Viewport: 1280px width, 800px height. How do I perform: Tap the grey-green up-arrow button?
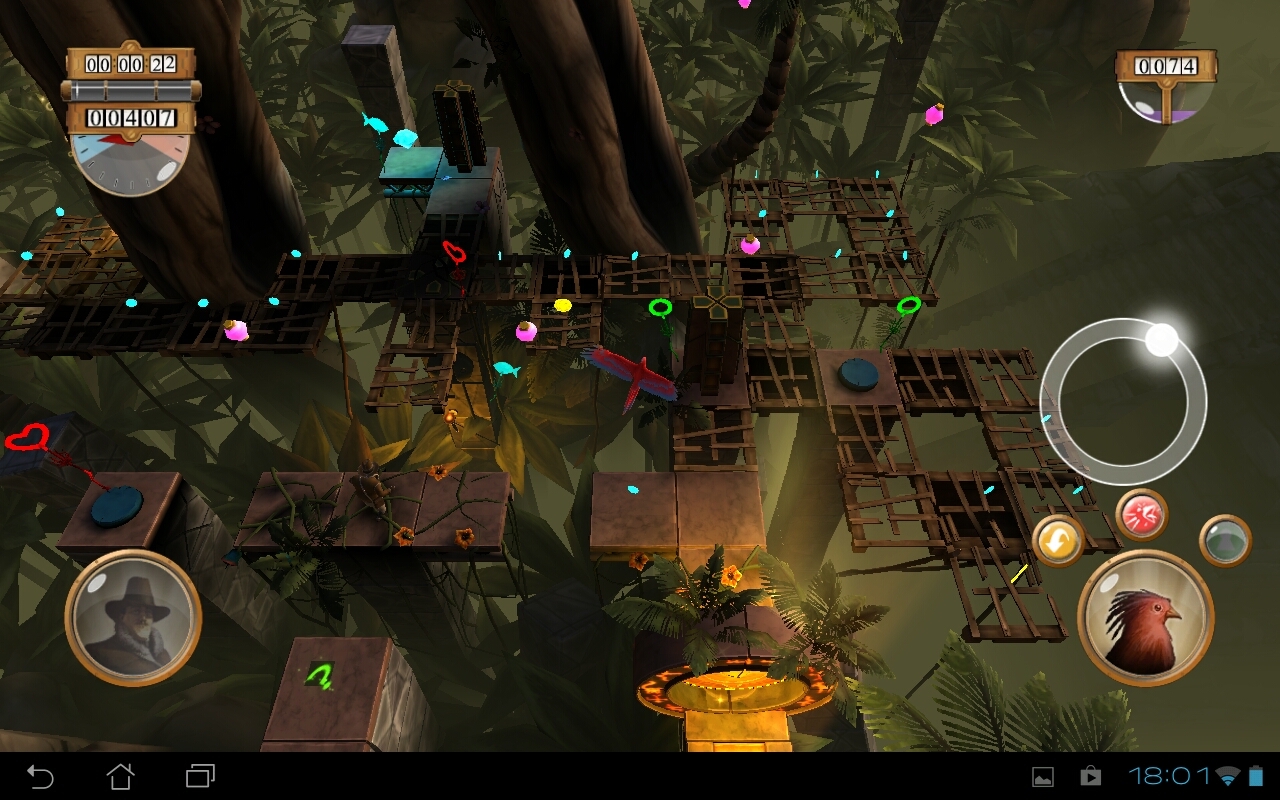point(1225,540)
